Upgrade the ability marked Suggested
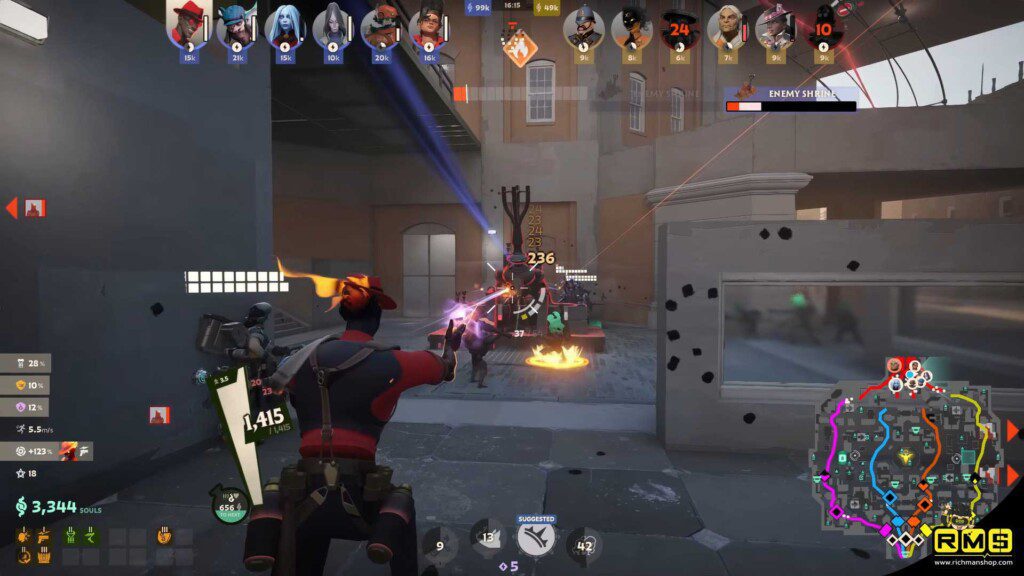1024x576 pixels. (x=537, y=540)
